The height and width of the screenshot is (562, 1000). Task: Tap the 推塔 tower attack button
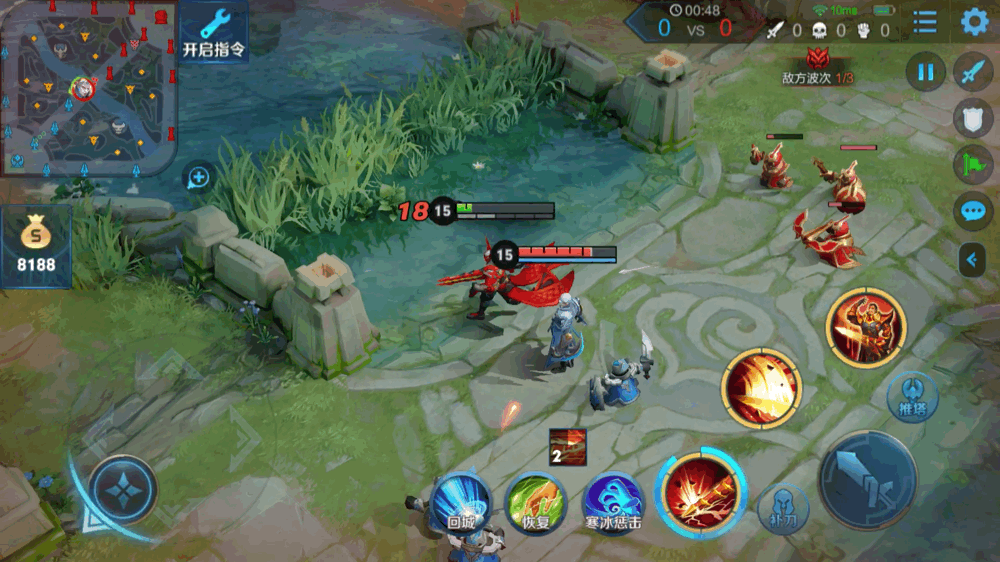tap(912, 395)
